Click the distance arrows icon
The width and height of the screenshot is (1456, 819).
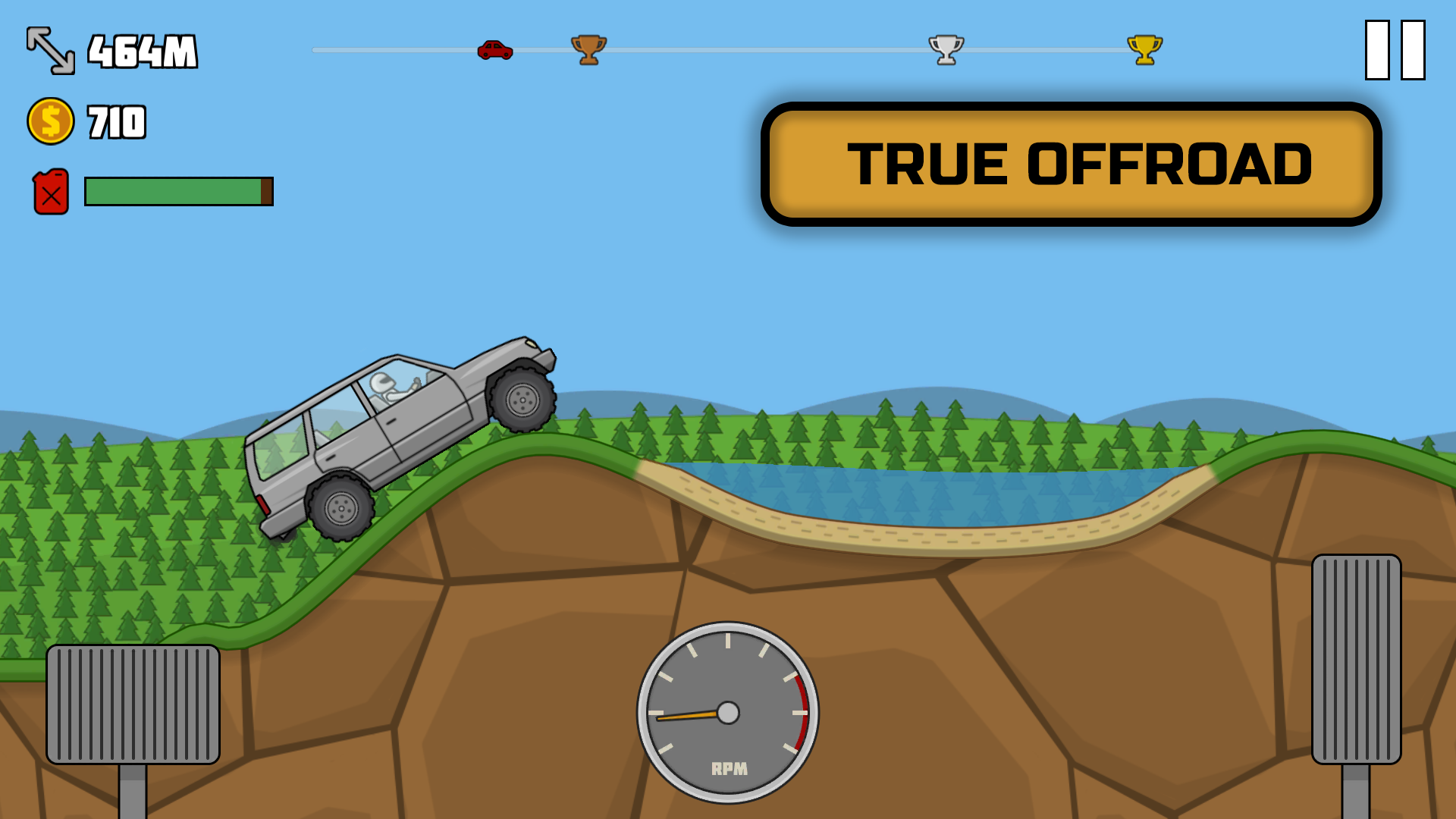tap(50, 52)
